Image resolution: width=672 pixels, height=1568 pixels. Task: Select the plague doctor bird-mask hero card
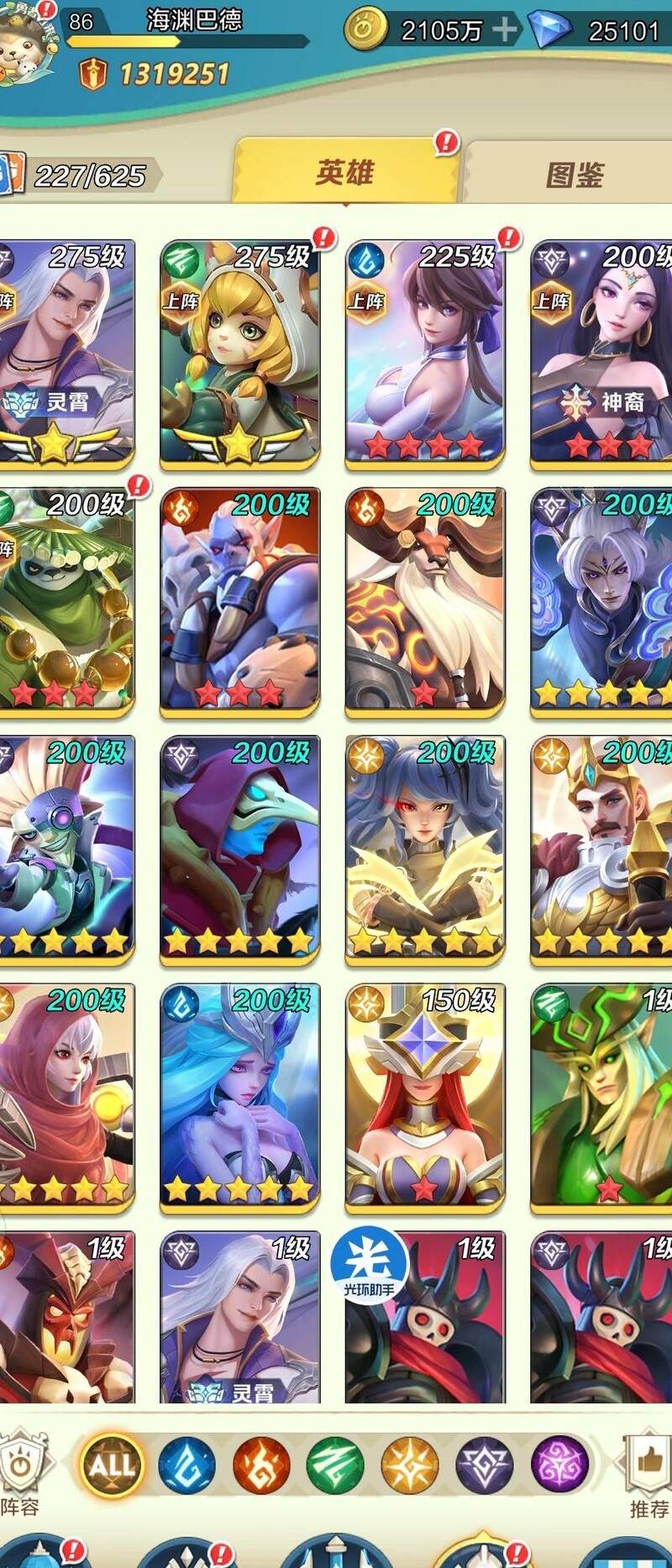[239, 848]
